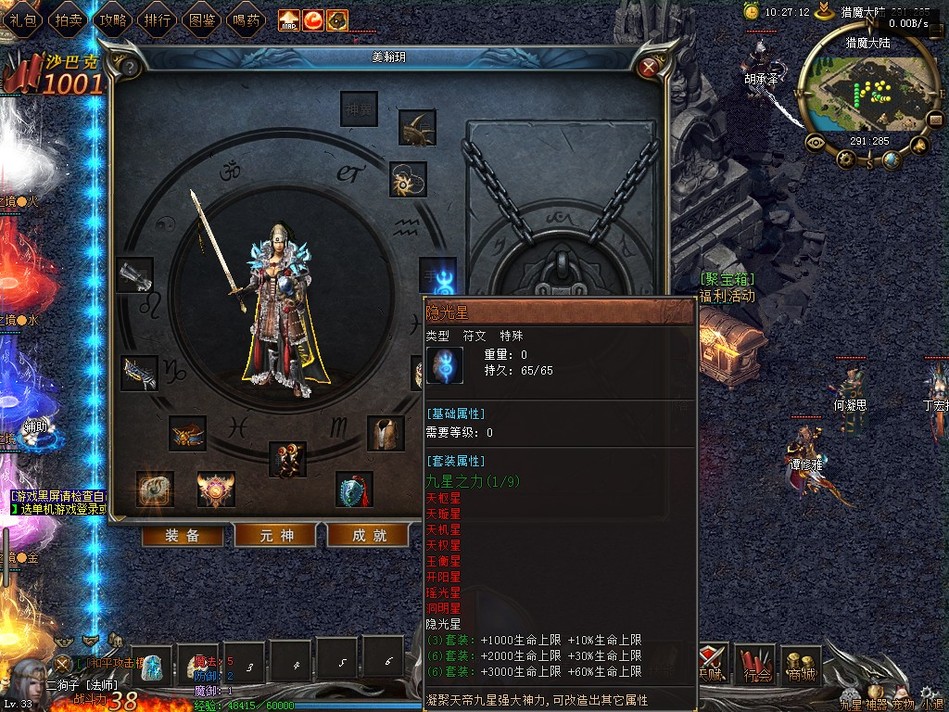Click the question mark help button

(129, 68)
